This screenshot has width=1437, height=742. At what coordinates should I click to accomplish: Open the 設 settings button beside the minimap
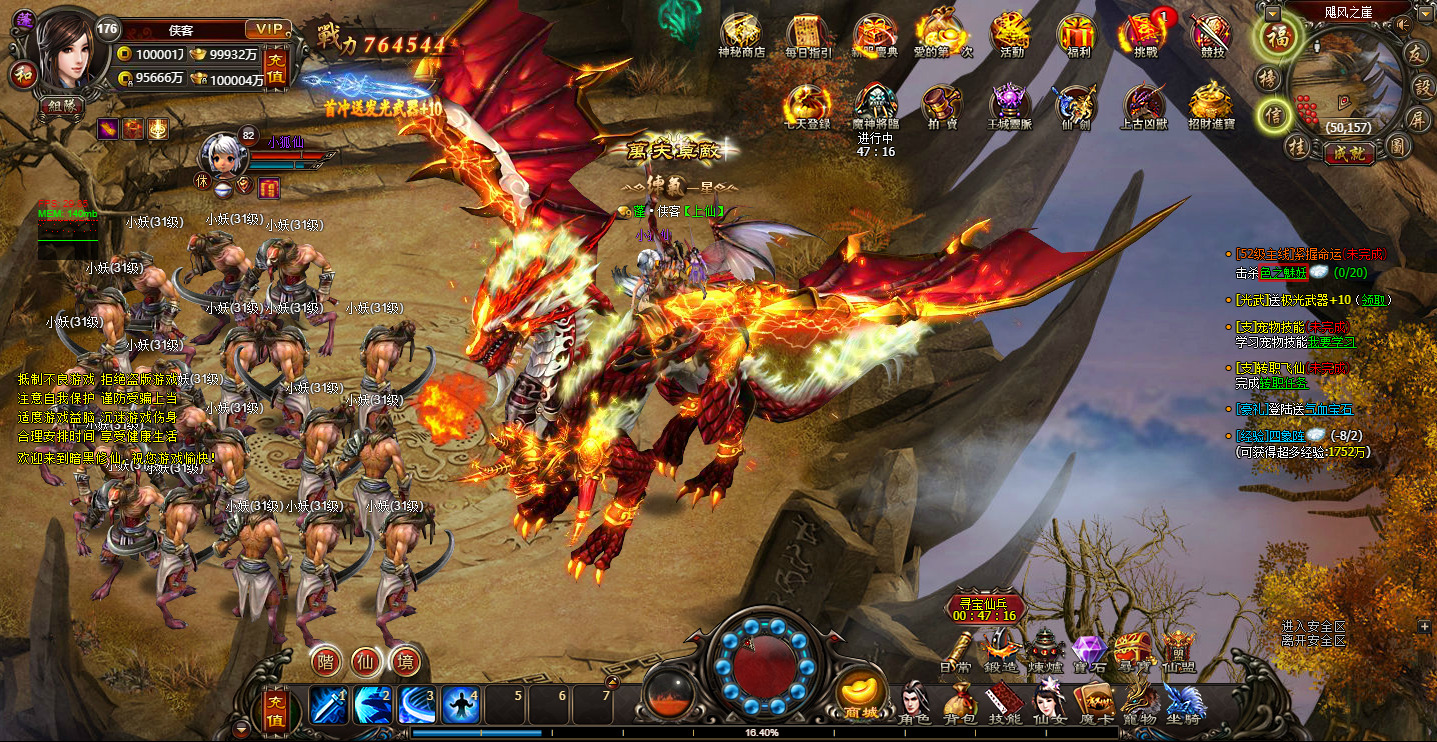point(1420,85)
